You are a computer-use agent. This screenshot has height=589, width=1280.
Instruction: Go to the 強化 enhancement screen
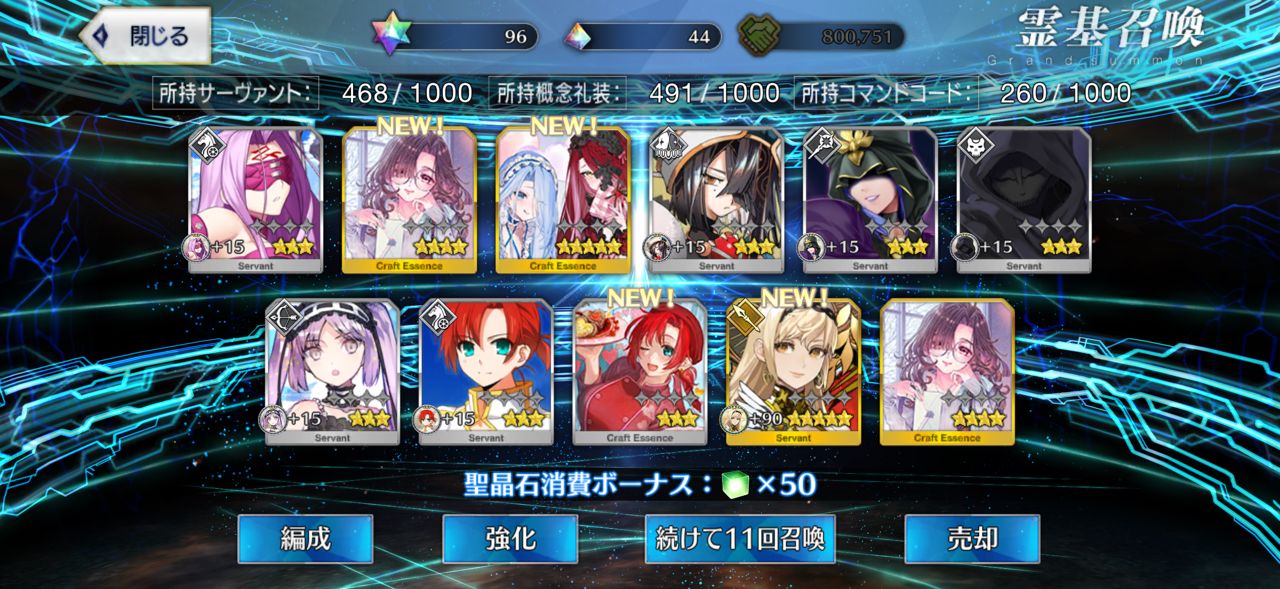pyautogui.click(x=510, y=539)
